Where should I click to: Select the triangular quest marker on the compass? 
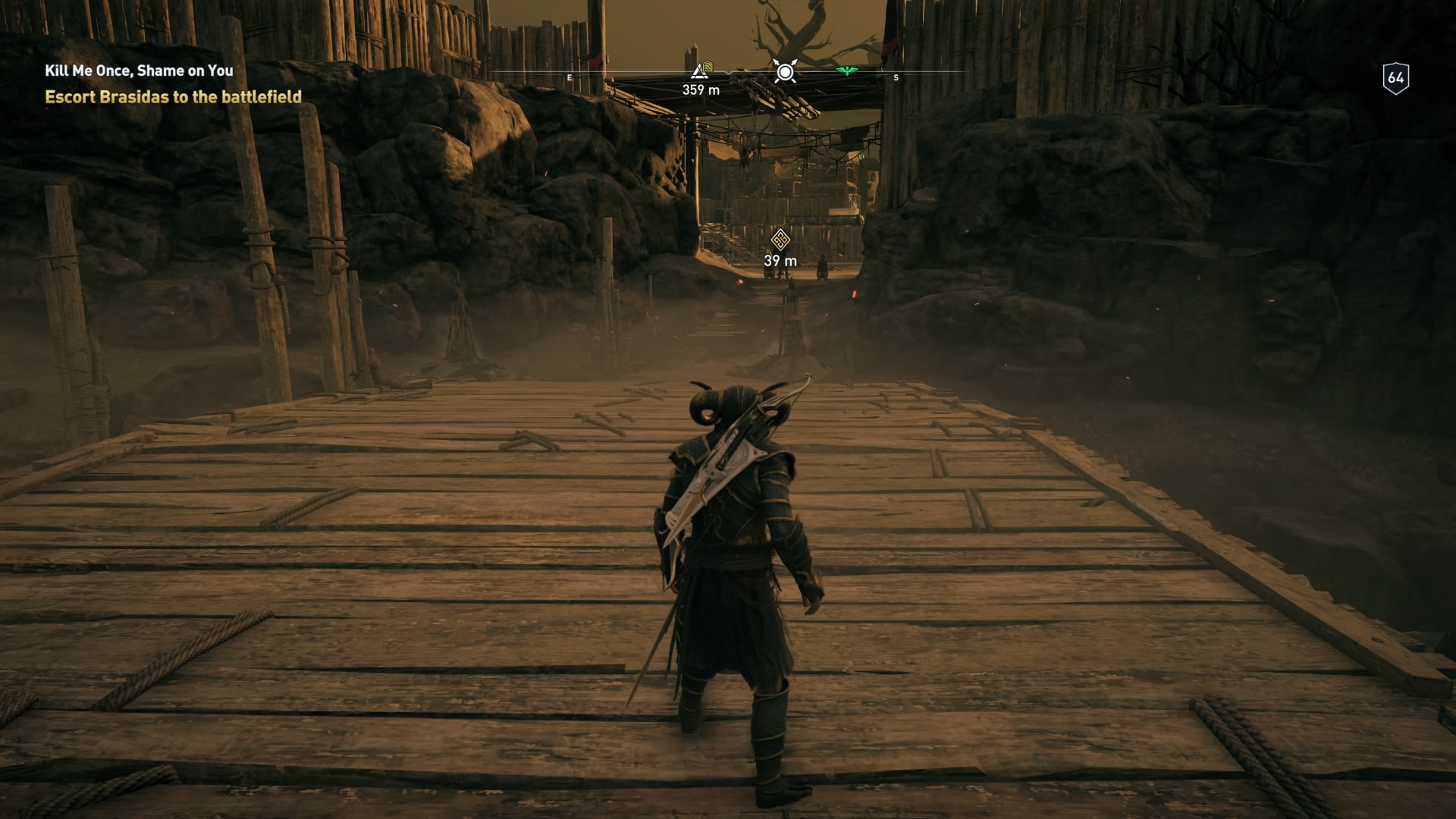[x=699, y=71]
